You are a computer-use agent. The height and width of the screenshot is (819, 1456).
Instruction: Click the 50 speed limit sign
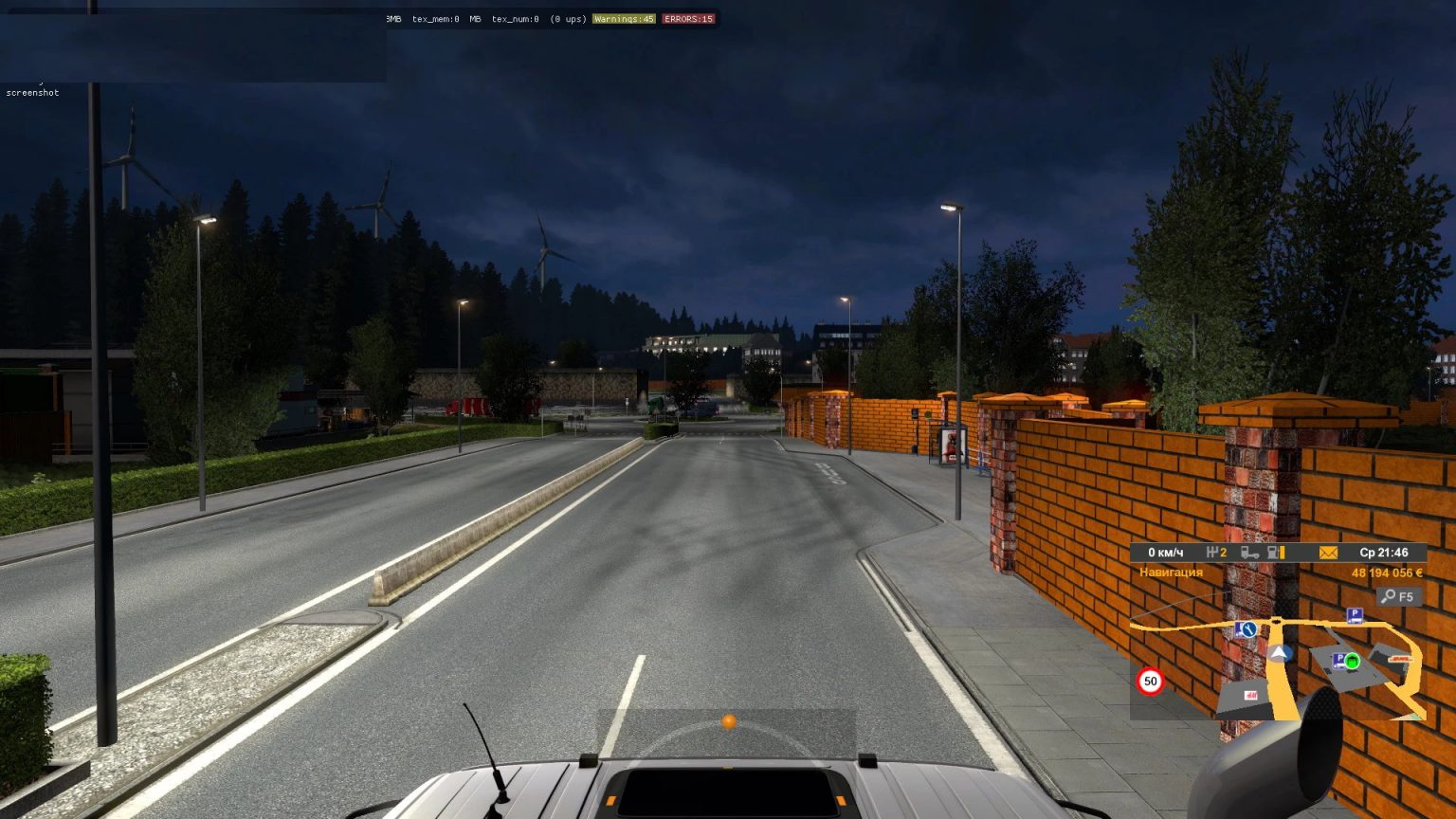pyautogui.click(x=1151, y=681)
